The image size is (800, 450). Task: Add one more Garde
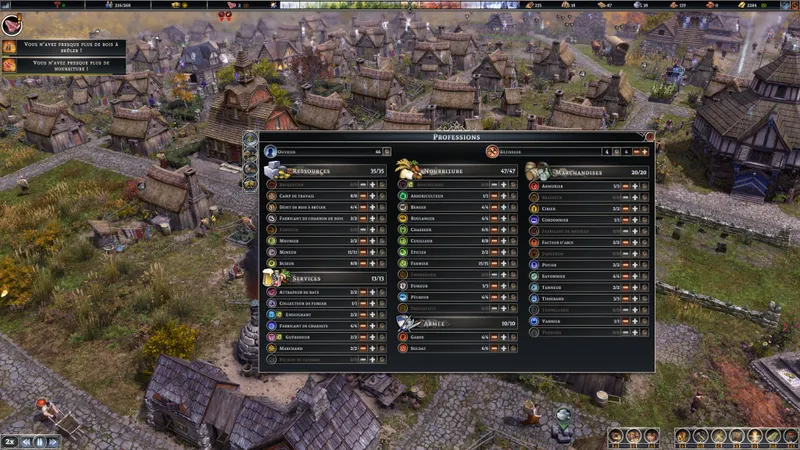pyautogui.click(x=504, y=336)
